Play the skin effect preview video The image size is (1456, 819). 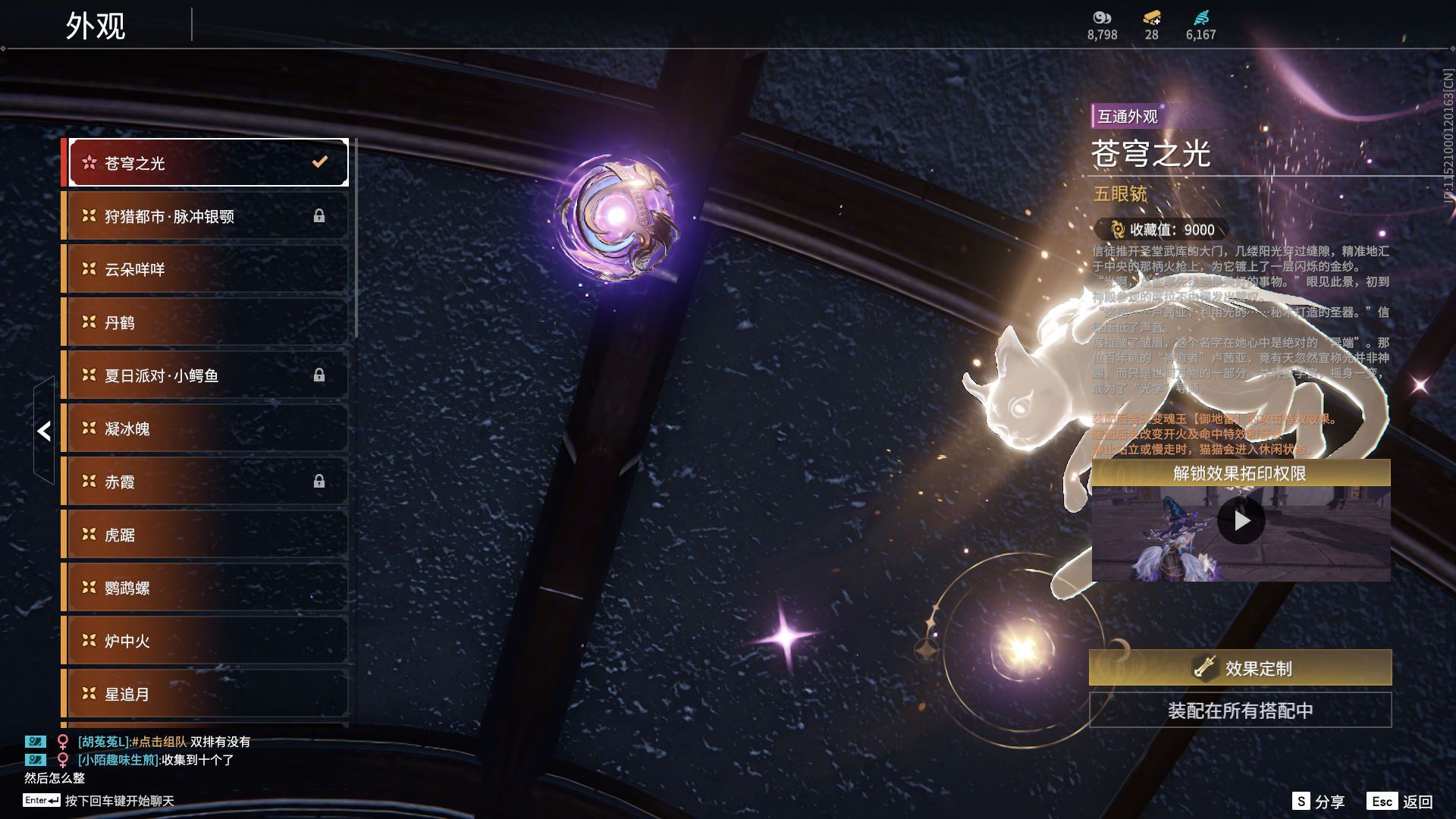pyautogui.click(x=1241, y=521)
